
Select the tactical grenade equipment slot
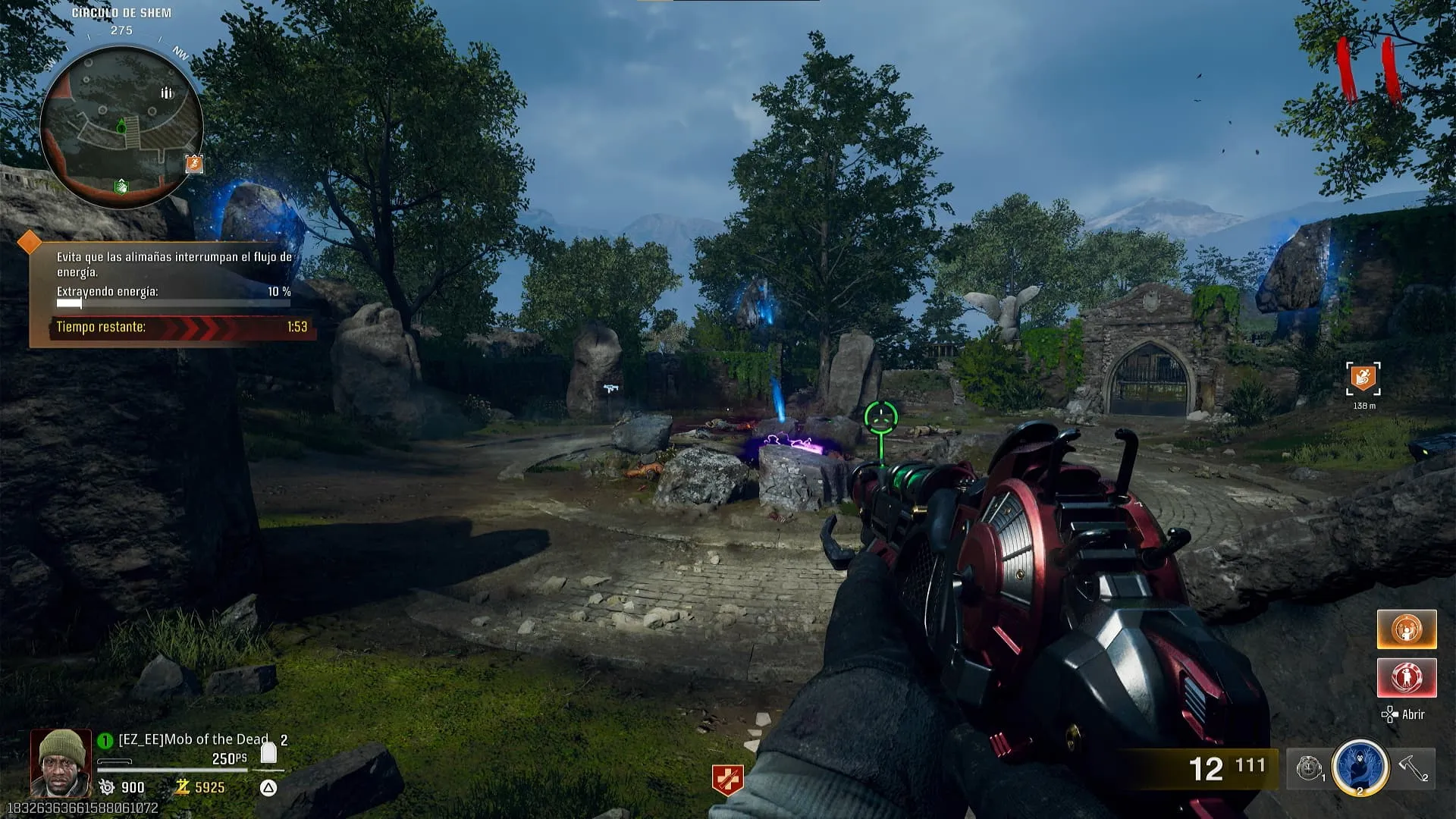coord(1309,768)
